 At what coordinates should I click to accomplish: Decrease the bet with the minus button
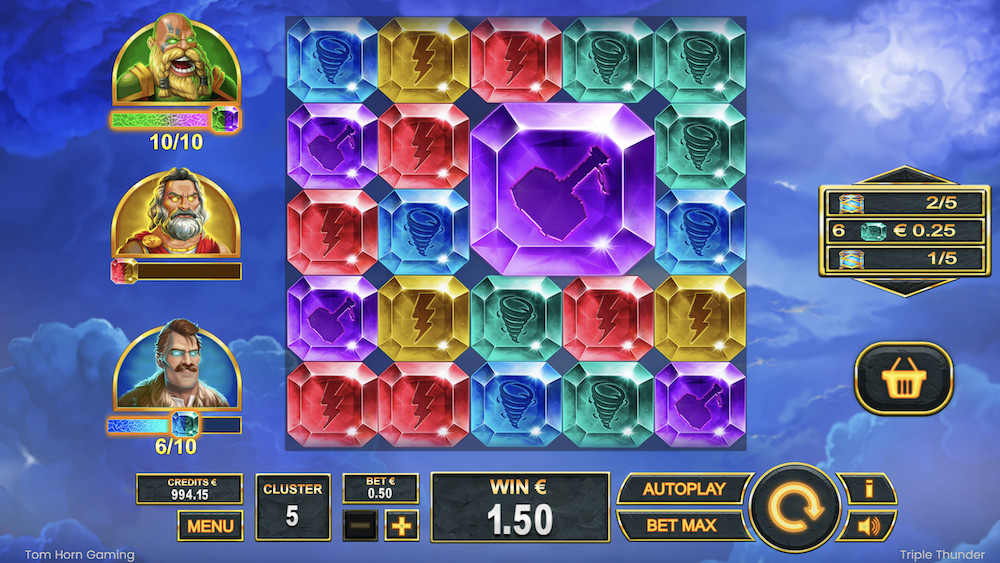(360, 525)
